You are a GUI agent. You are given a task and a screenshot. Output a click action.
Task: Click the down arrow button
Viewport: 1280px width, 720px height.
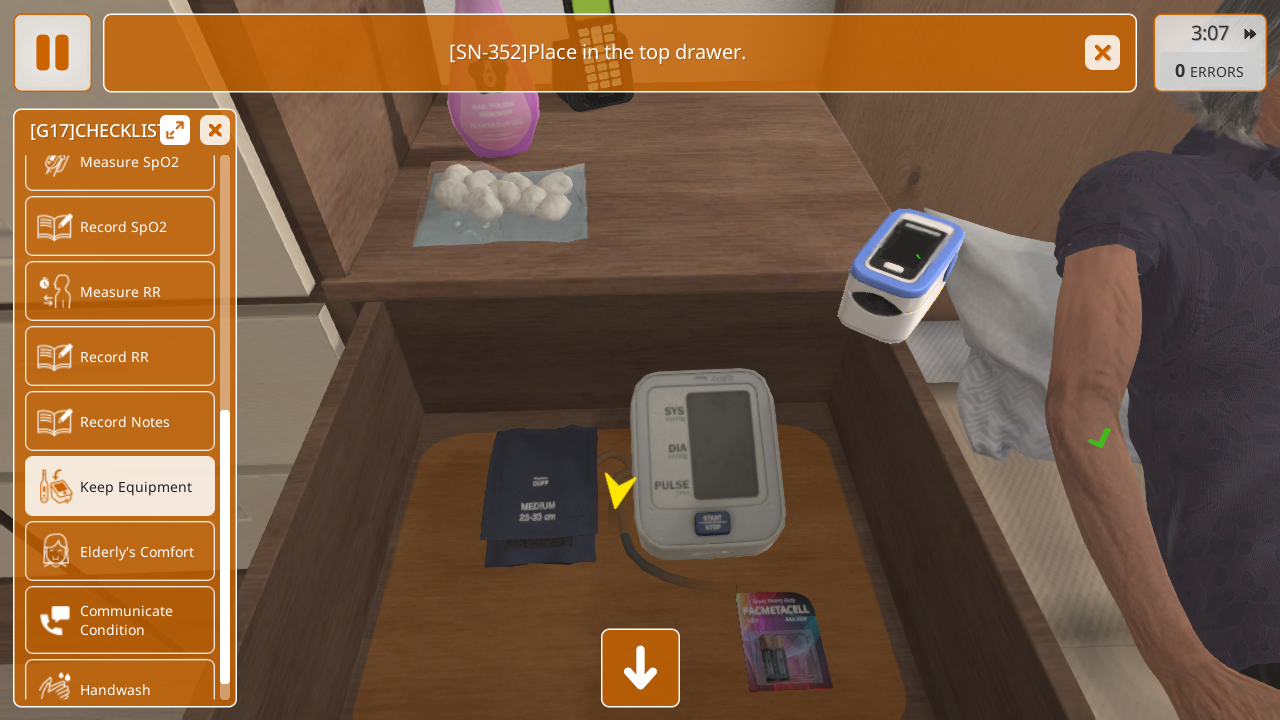(640, 668)
